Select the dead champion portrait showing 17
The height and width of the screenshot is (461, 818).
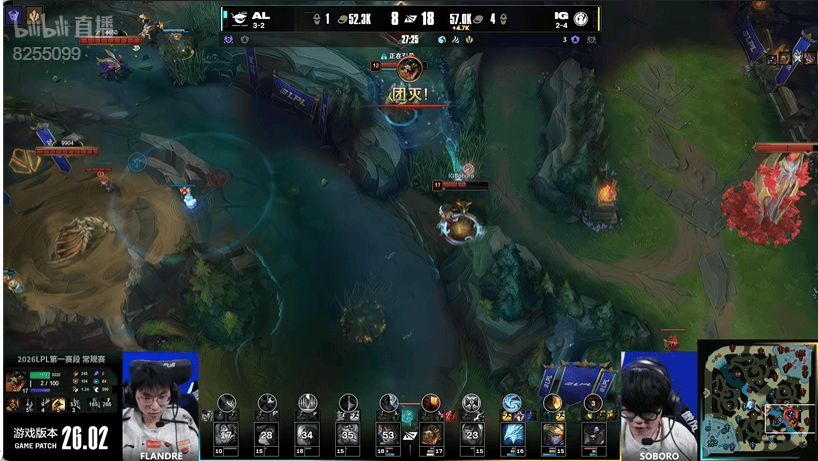(x=226, y=434)
